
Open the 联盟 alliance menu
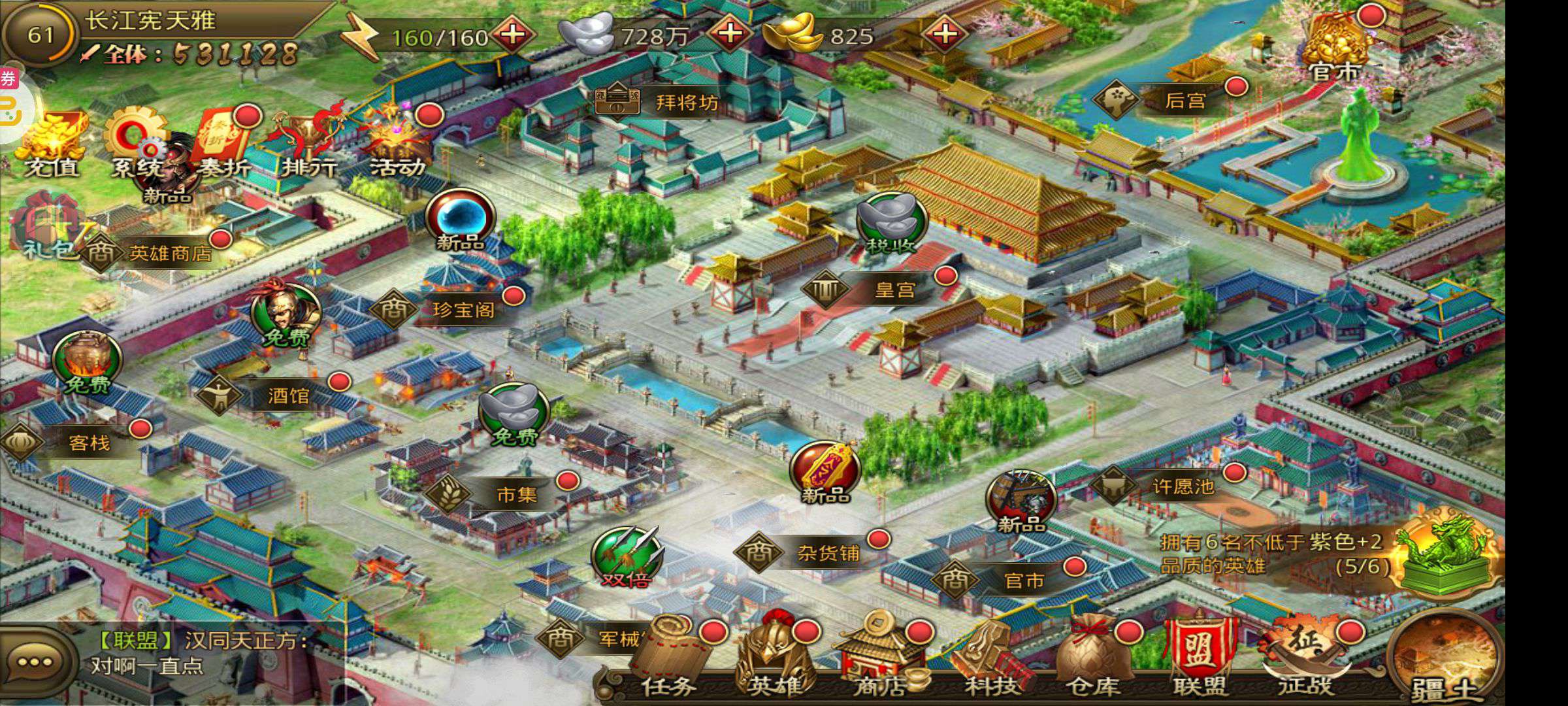click(1200, 657)
